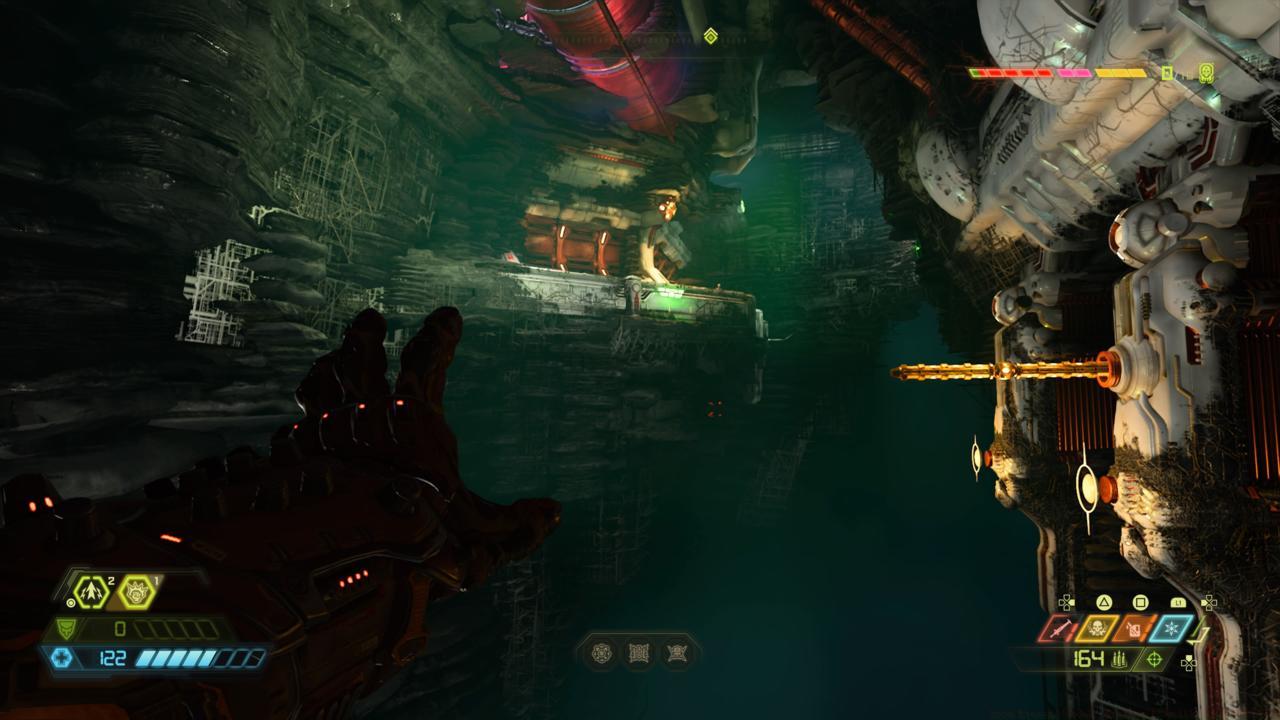
Task: Open the lower D-pad equipment selector
Action: (1189, 662)
